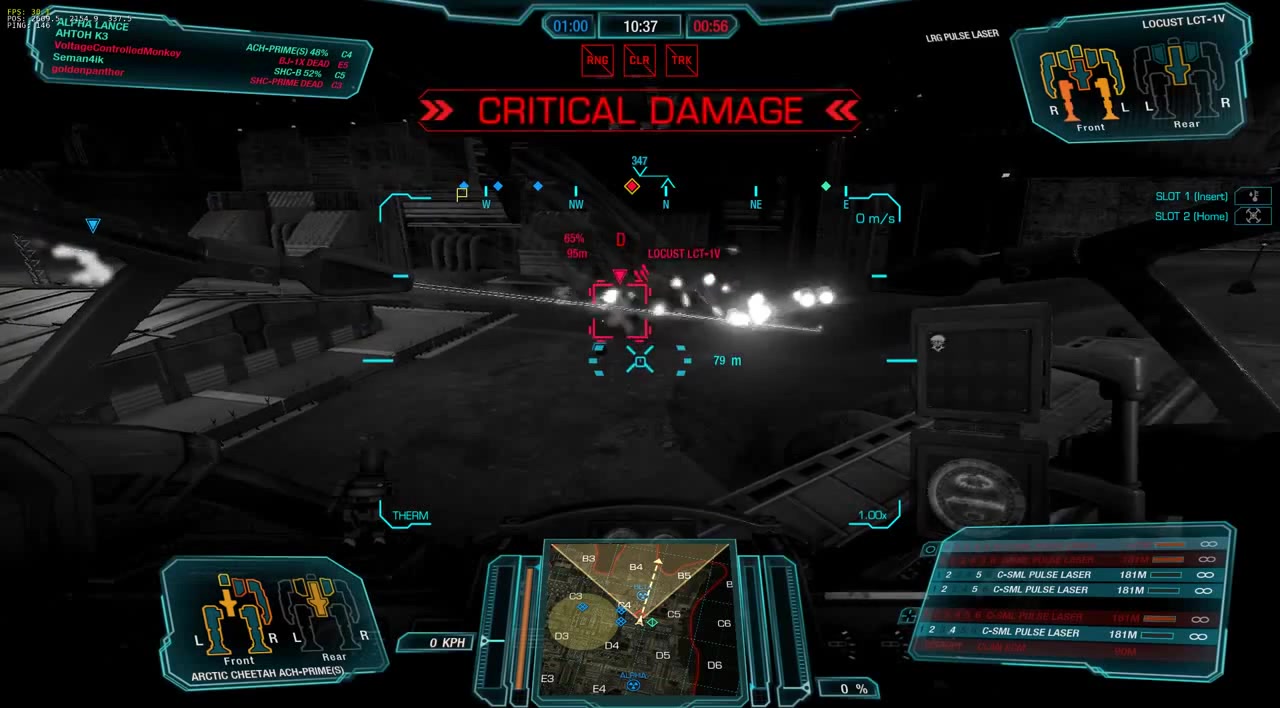Click the CLR status indicator
The height and width of the screenshot is (708, 1280).
(x=639, y=60)
